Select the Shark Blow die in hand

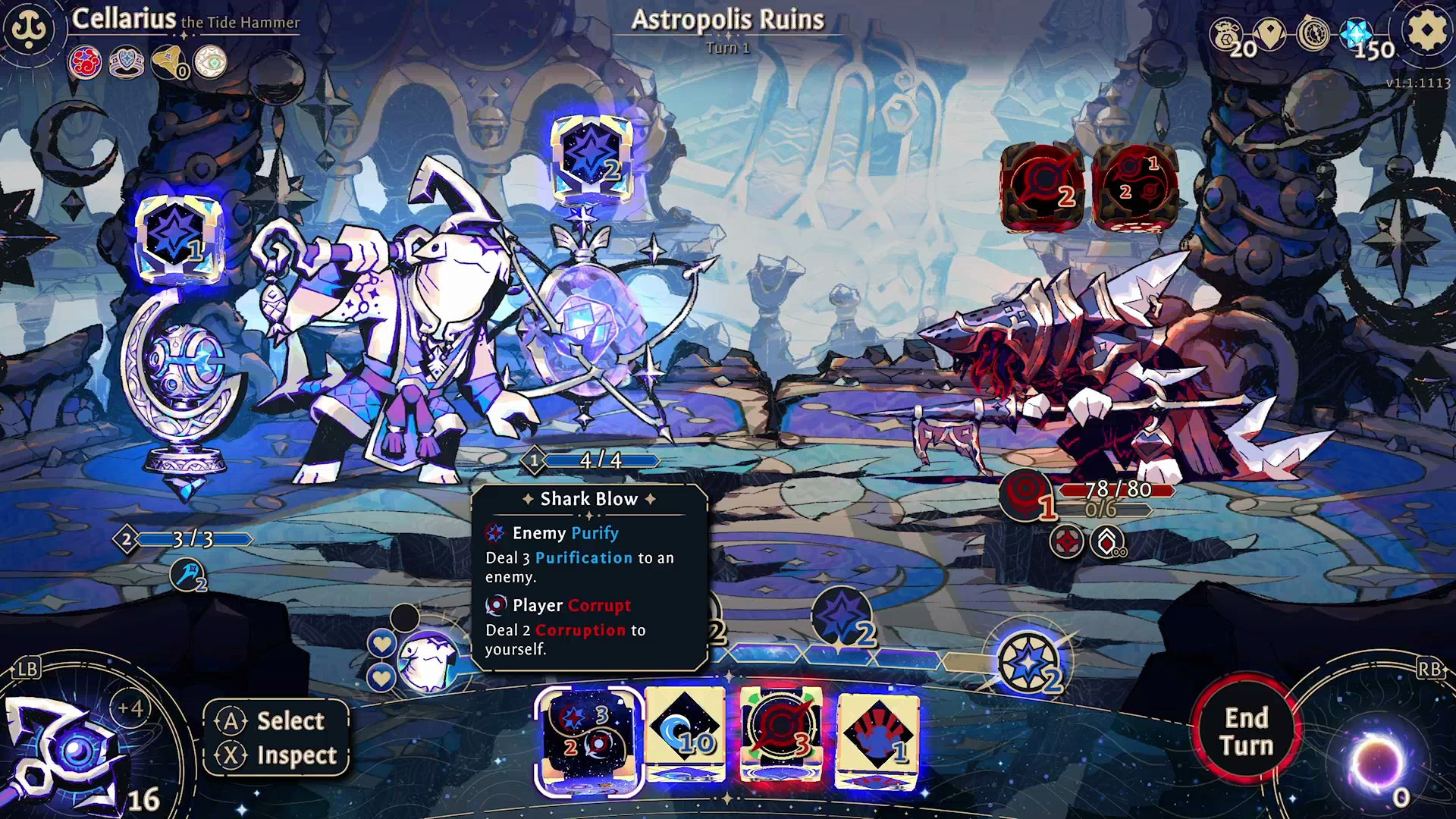[588, 738]
